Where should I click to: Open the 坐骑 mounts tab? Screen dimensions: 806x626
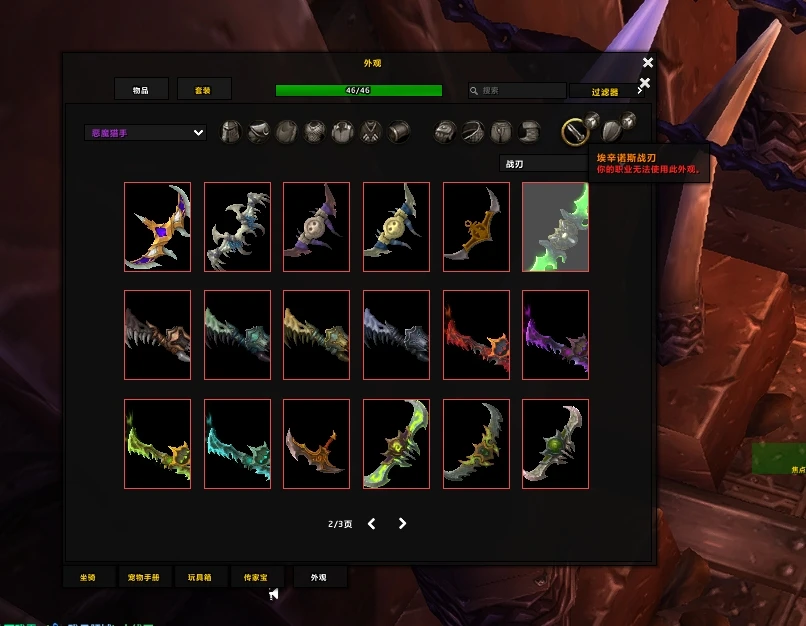tap(88, 577)
